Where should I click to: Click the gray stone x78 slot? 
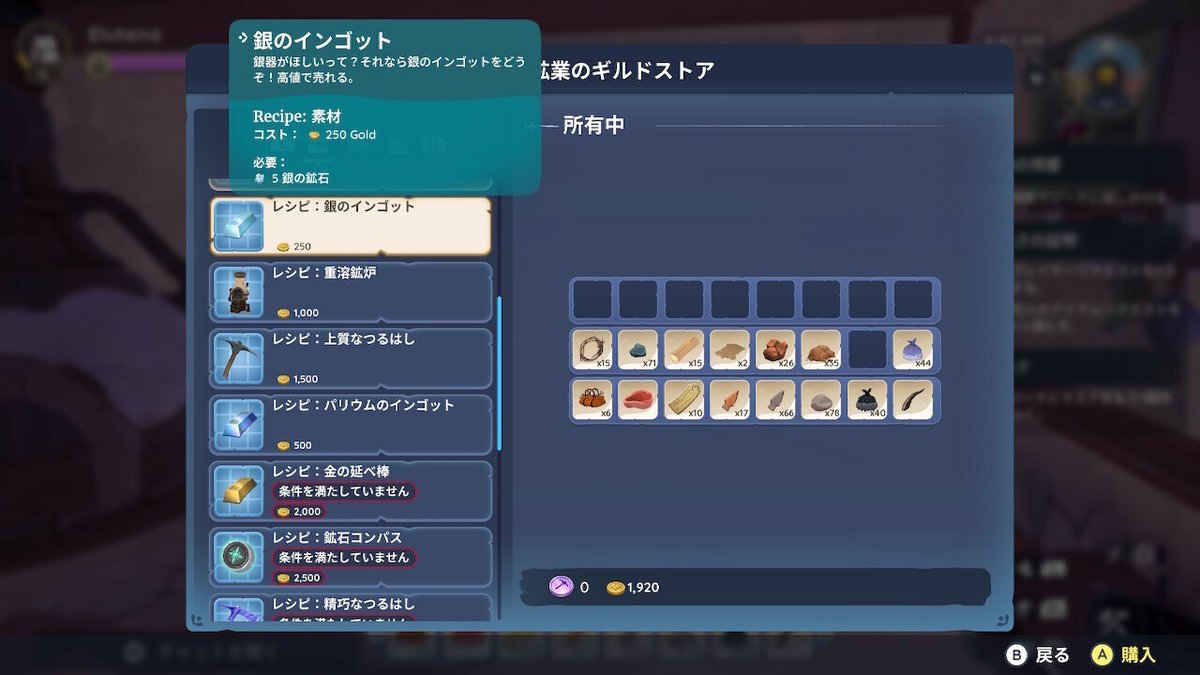(x=821, y=400)
